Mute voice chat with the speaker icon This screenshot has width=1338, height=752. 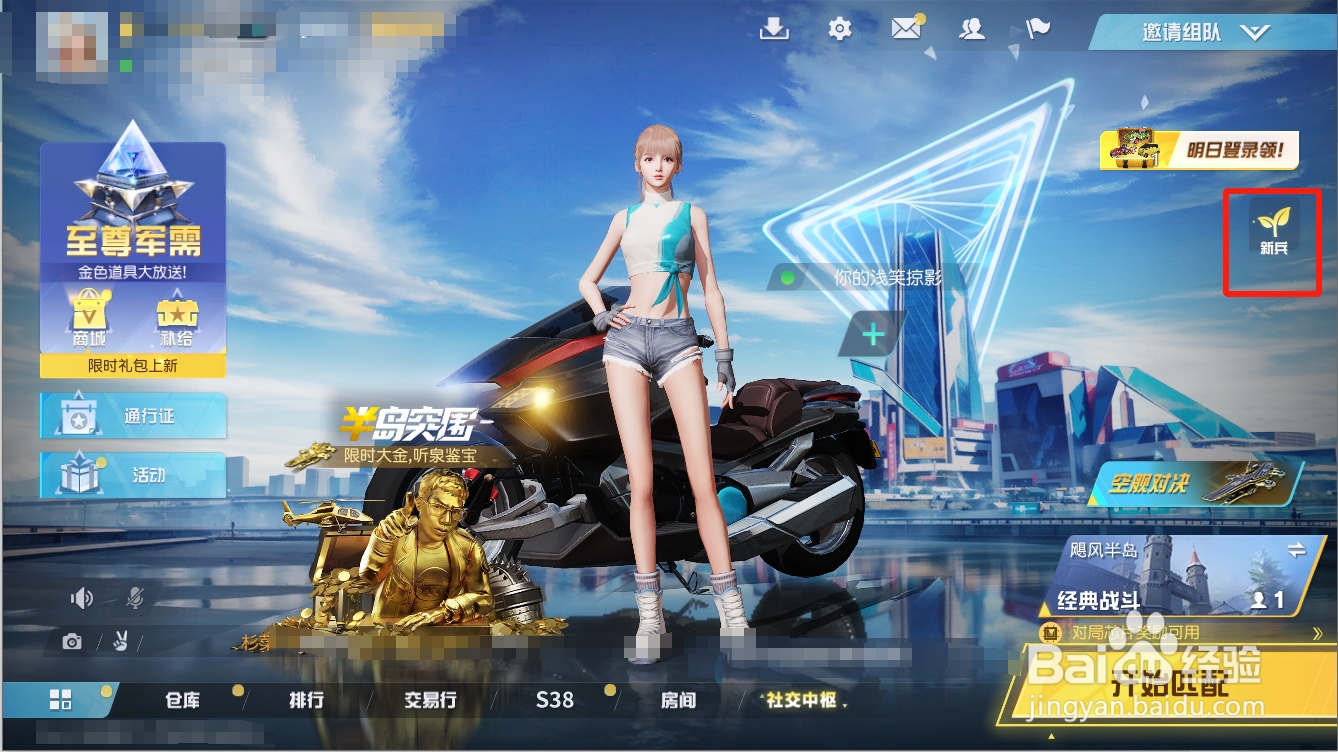click(x=81, y=598)
